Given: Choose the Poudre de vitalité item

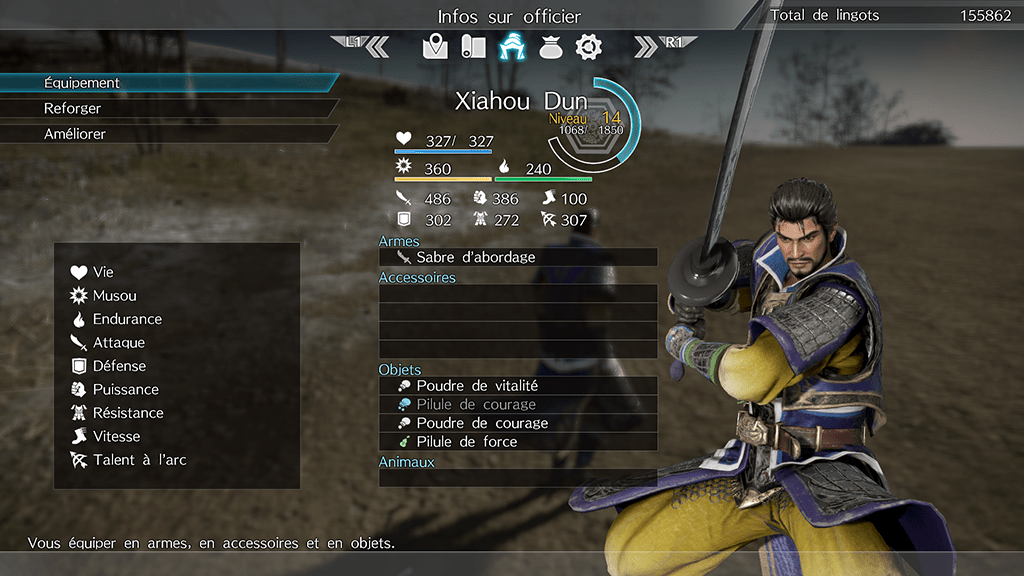Looking at the screenshot, I should tap(517, 386).
